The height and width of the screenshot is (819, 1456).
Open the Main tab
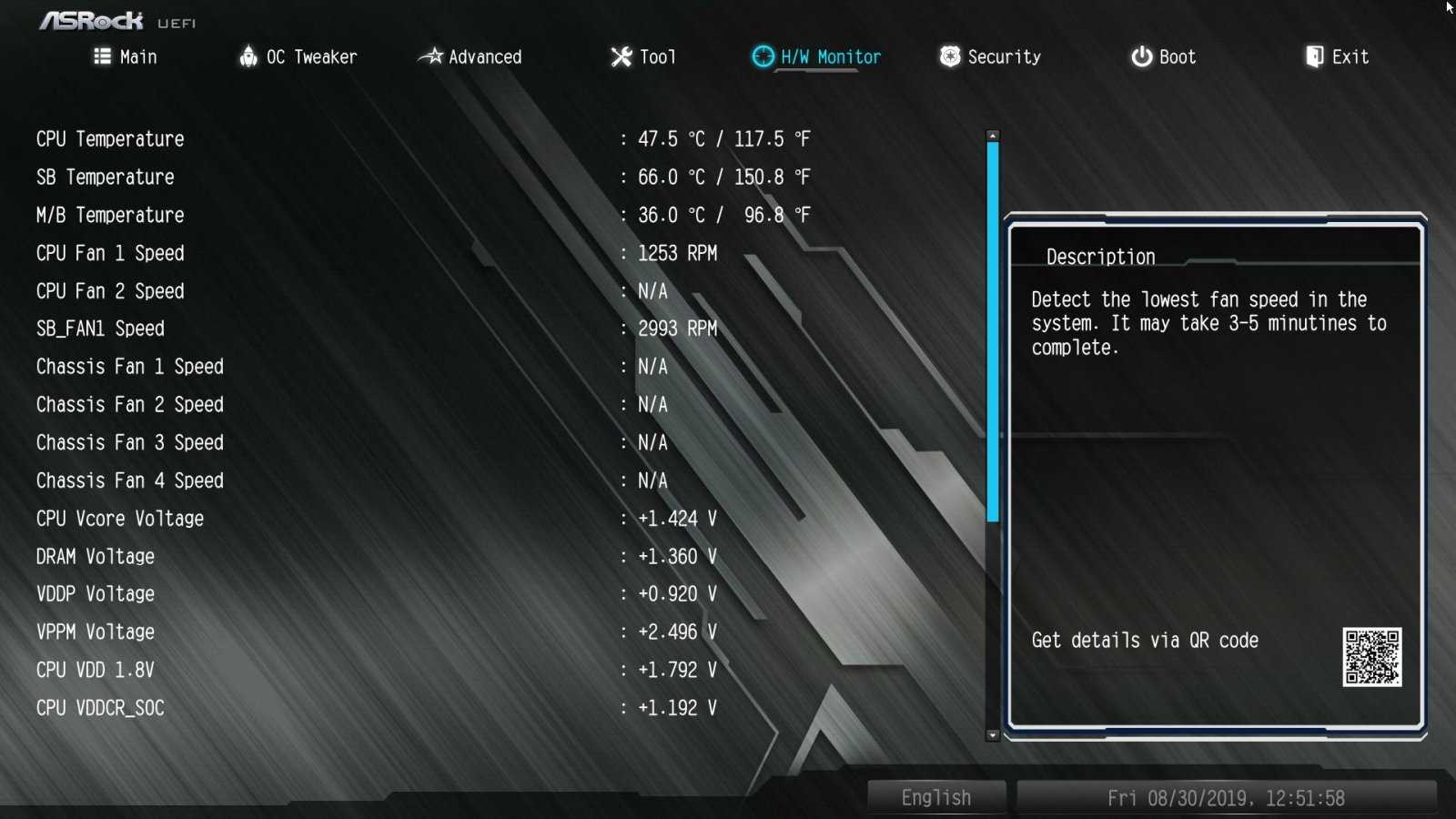click(126, 57)
